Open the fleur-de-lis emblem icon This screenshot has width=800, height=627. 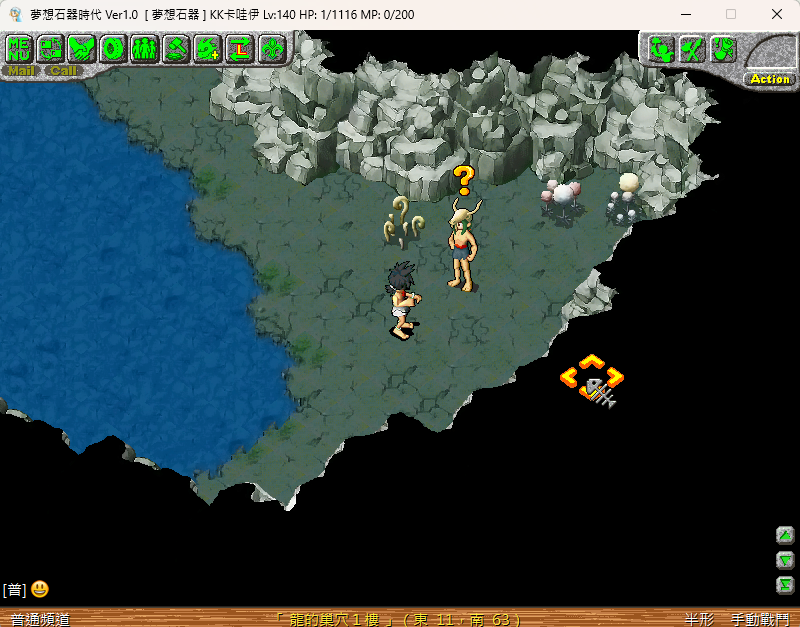pyautogui.click(x=272, y=48)
